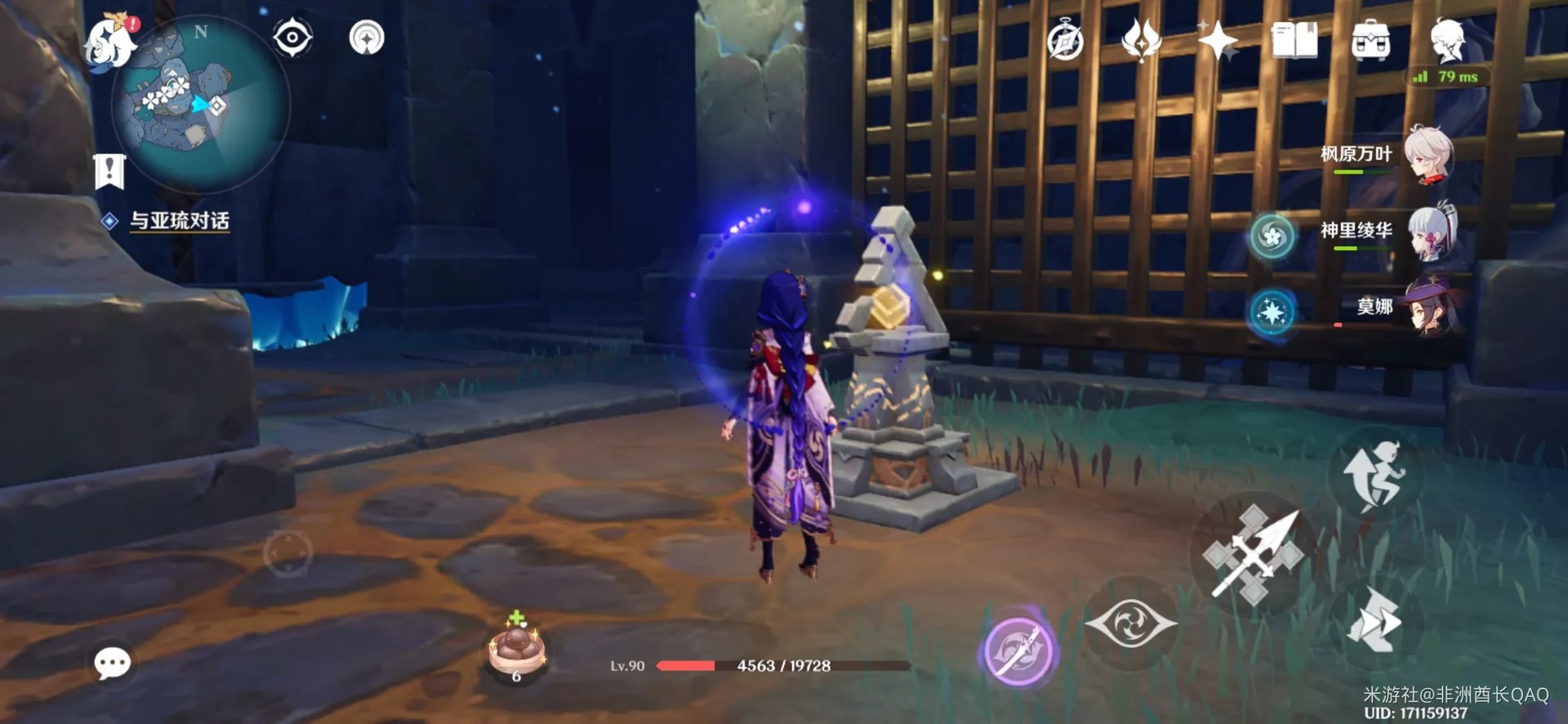Open the circular minimap
1568x724 pixels.
pos(201,105)
